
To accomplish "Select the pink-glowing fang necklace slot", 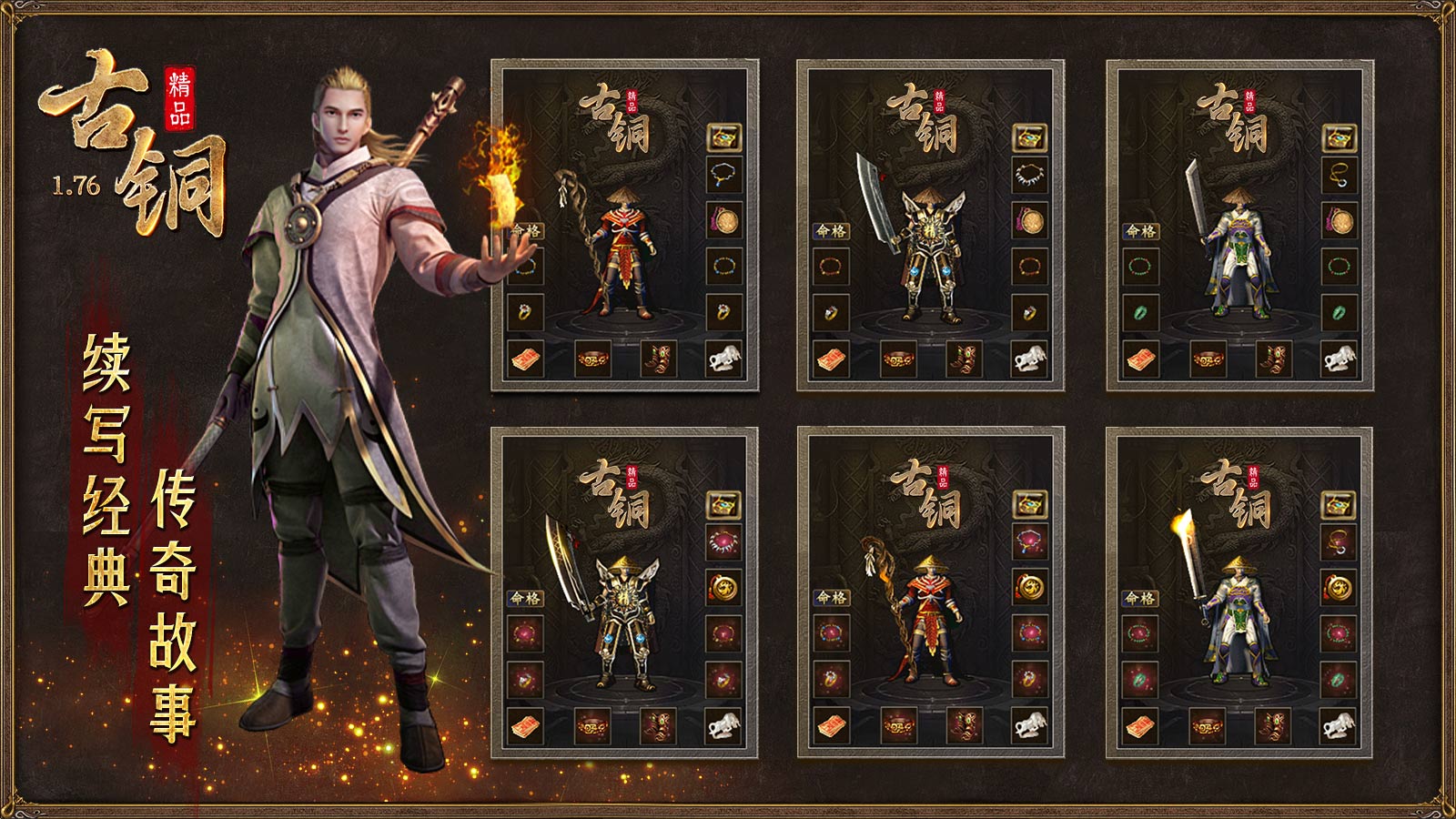I will [x=724, y=542].
